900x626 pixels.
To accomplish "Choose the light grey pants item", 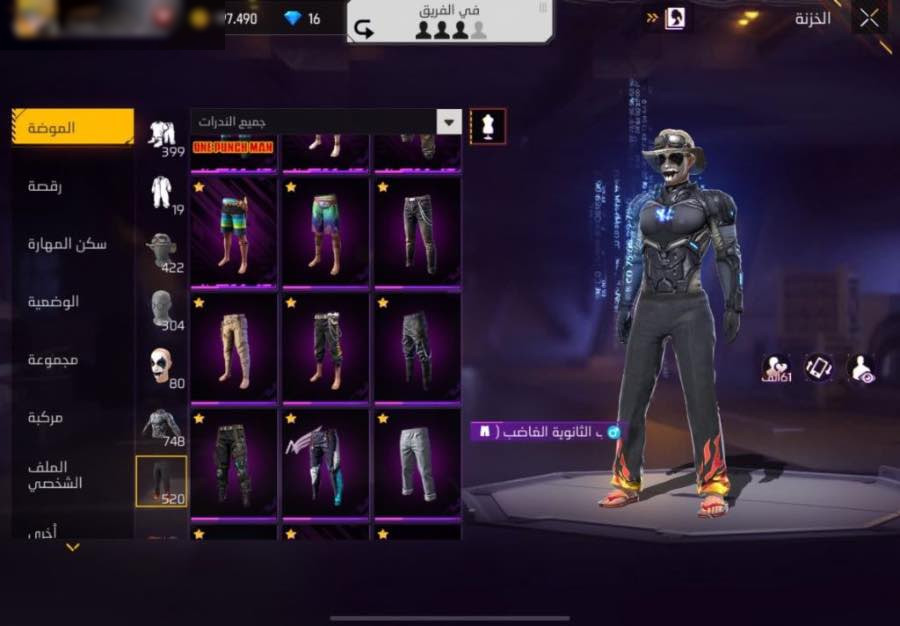I will 417,462.
